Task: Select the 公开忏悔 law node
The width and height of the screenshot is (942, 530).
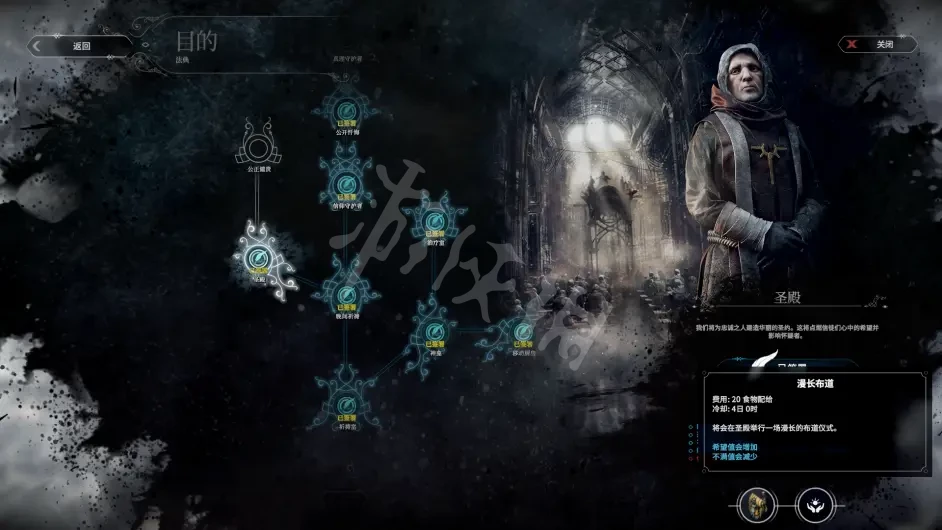Action: (x=346, y=109)
